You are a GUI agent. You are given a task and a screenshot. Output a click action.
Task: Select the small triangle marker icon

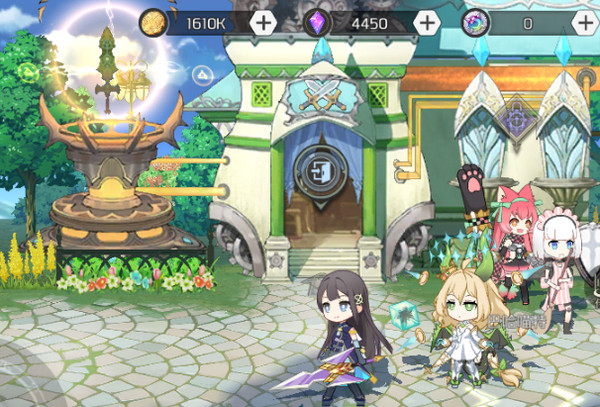click(x=203, y=74)
